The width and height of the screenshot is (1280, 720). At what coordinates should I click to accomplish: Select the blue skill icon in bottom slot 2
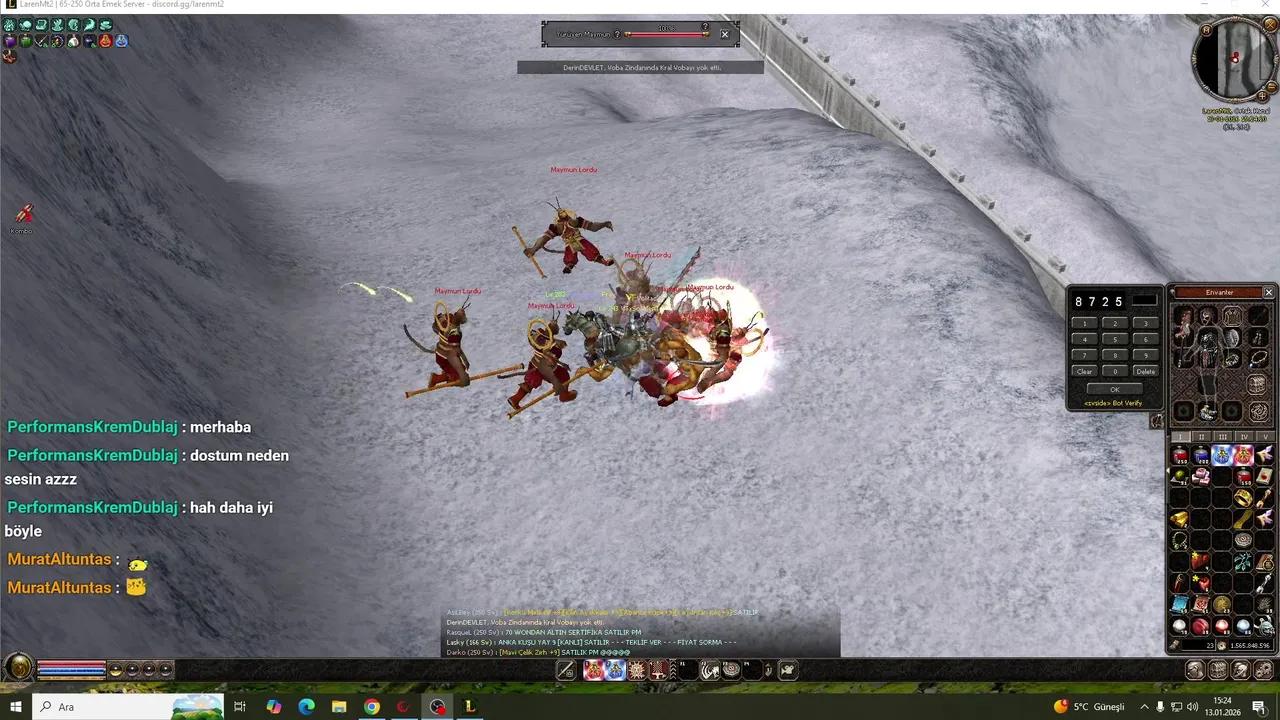[x=615, y=670]
